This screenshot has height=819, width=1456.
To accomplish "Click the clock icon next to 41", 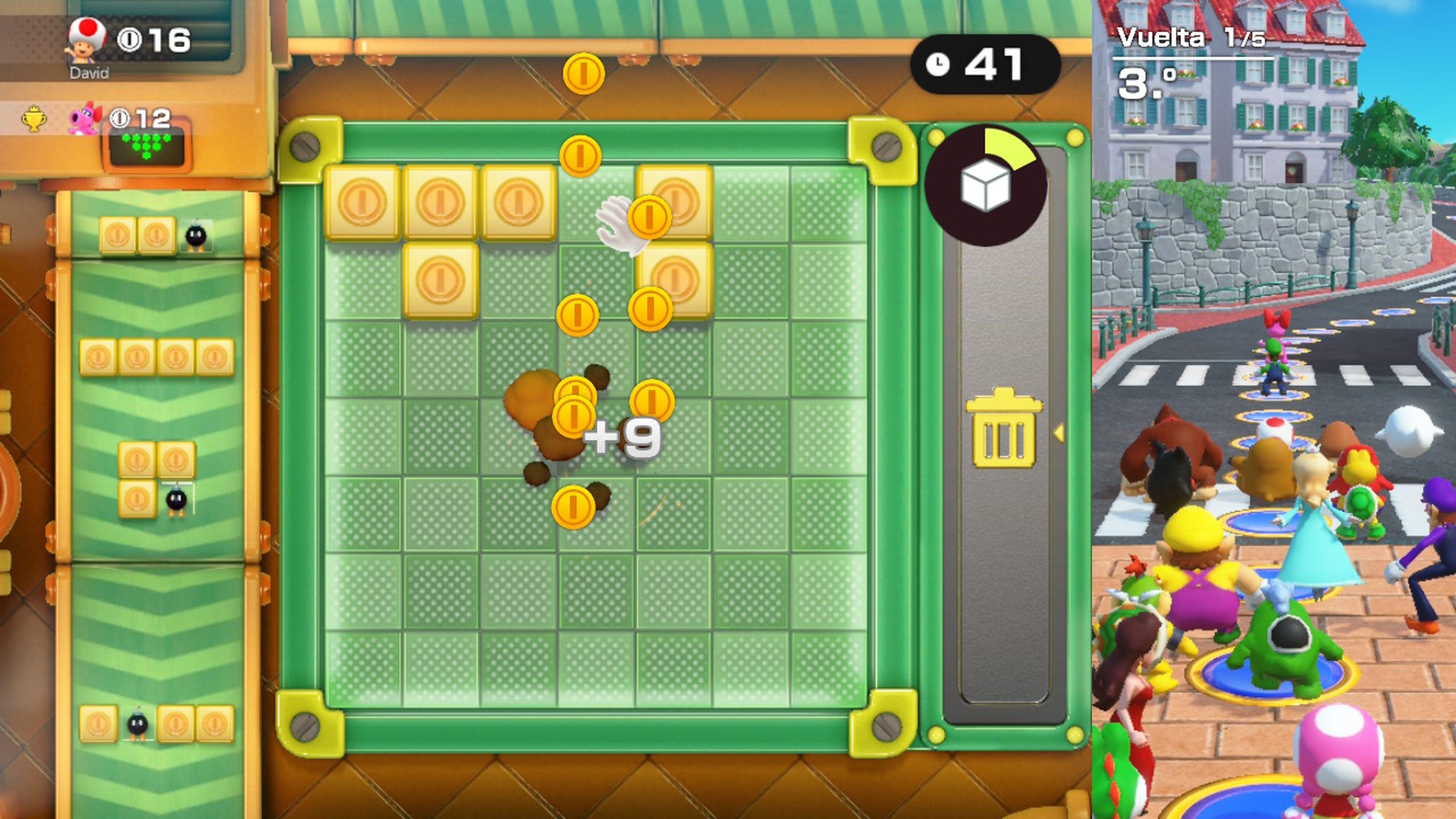I will (x=938, y=64).
